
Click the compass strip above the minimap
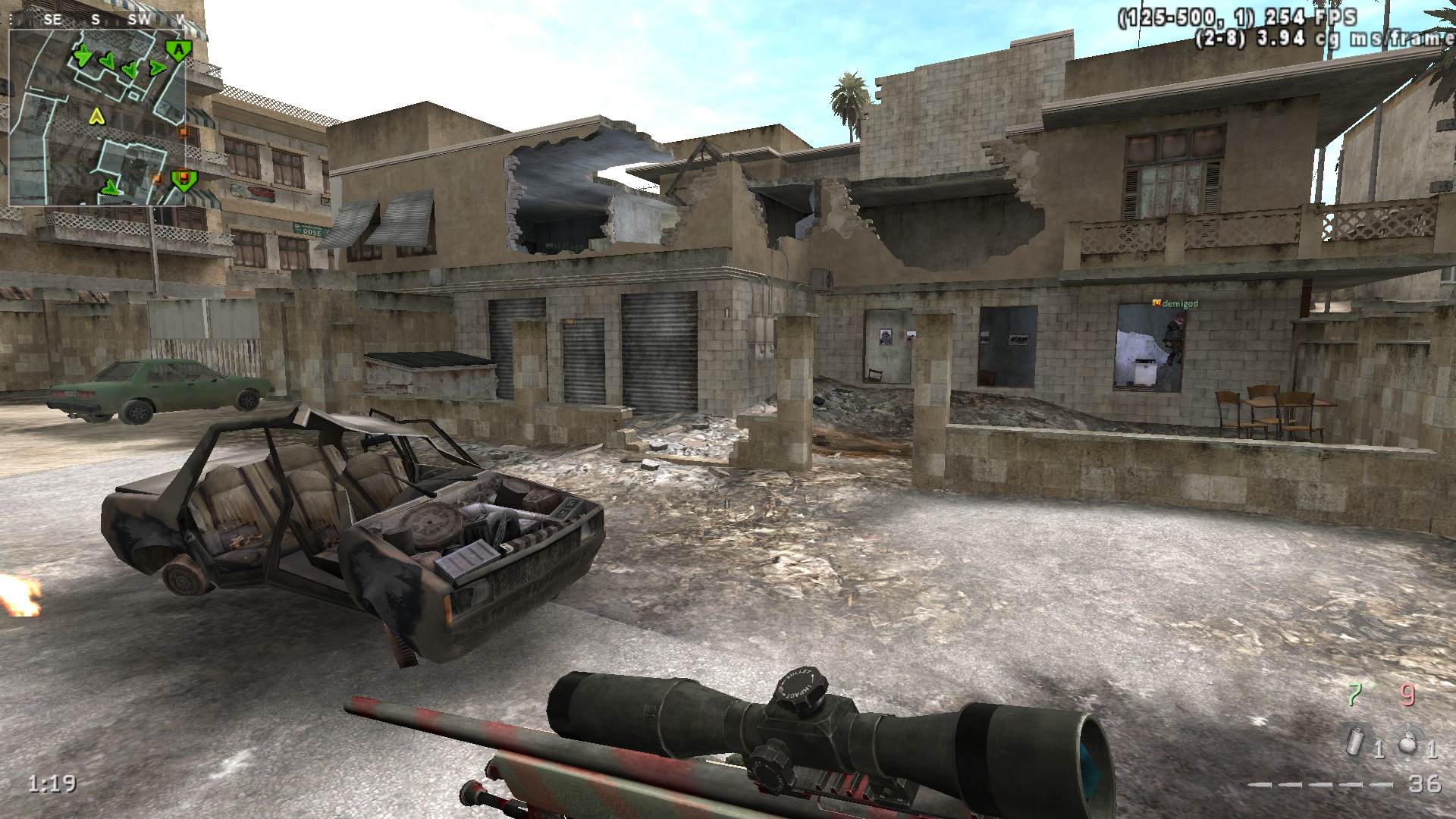click(x=98, y=20)
